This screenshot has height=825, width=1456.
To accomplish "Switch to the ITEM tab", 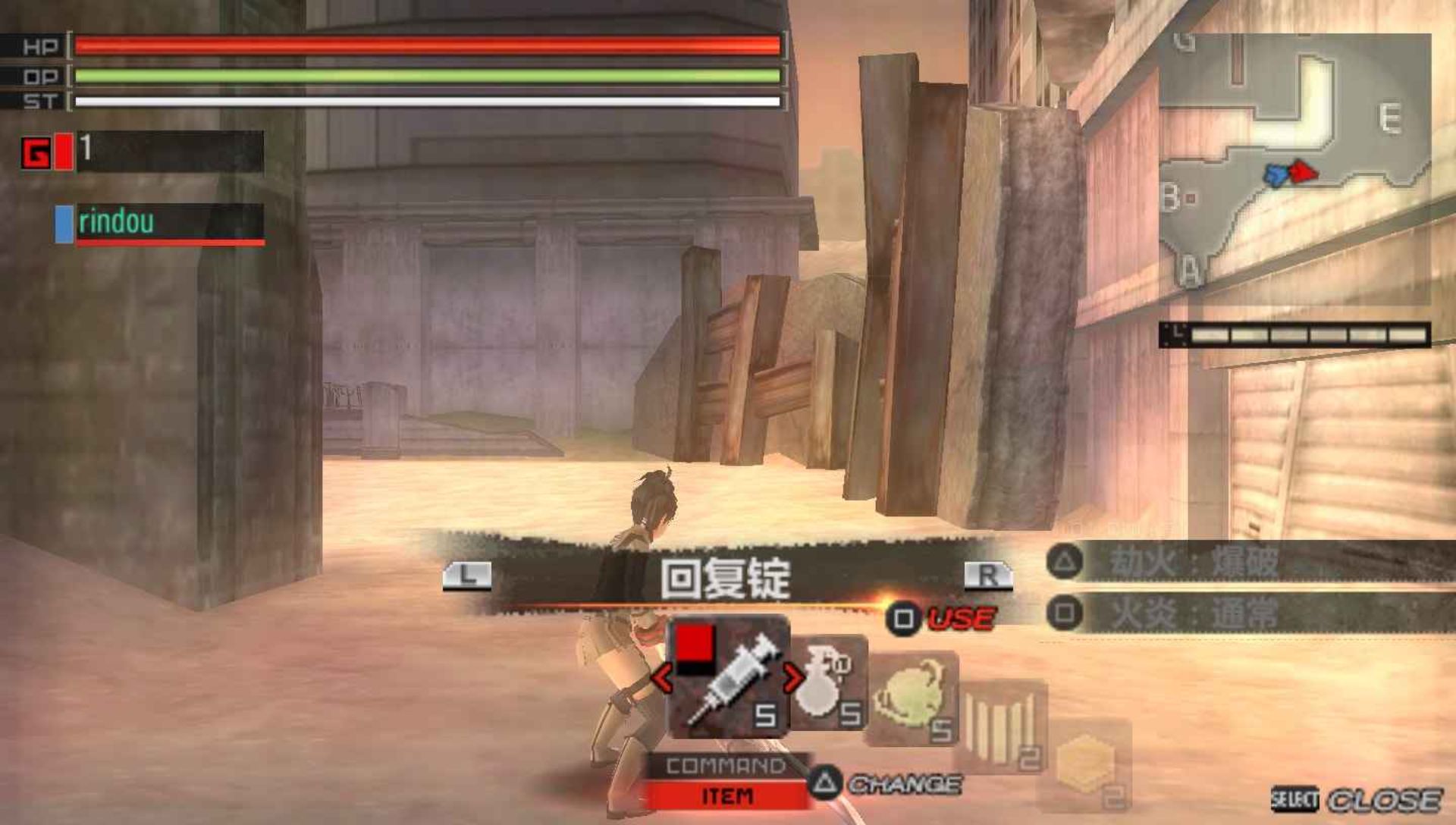I will pos(726,796).
